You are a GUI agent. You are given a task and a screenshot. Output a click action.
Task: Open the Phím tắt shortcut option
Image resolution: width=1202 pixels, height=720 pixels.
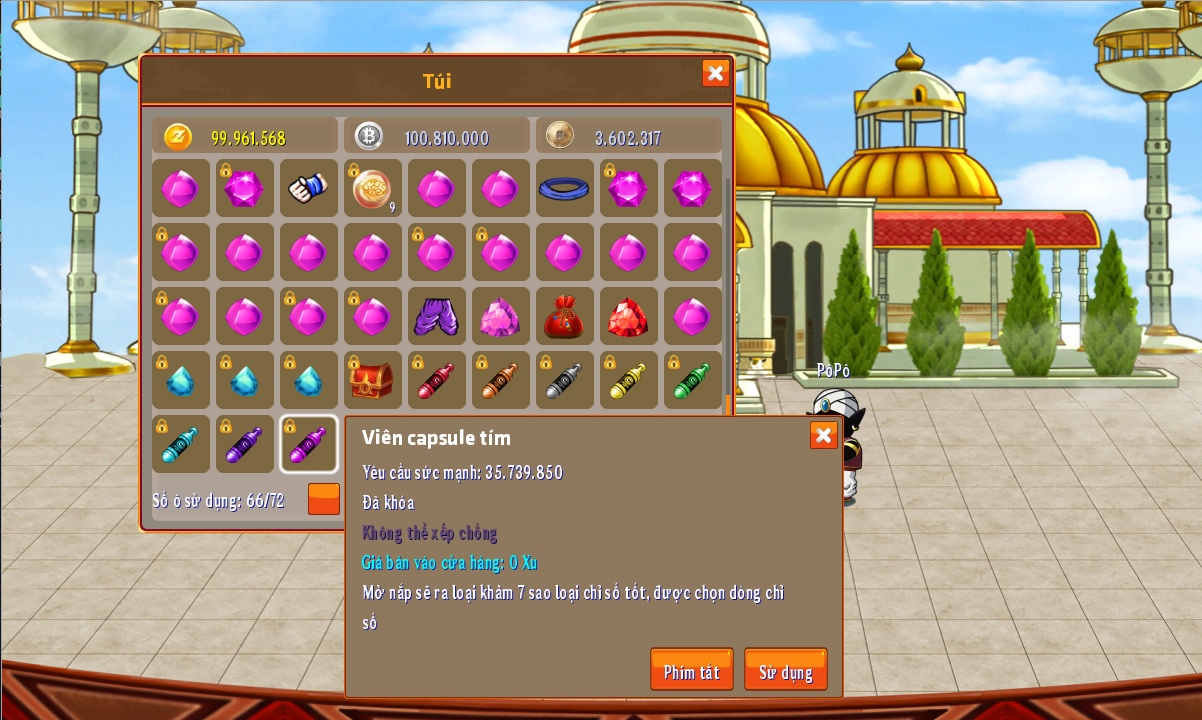[691, 670]
